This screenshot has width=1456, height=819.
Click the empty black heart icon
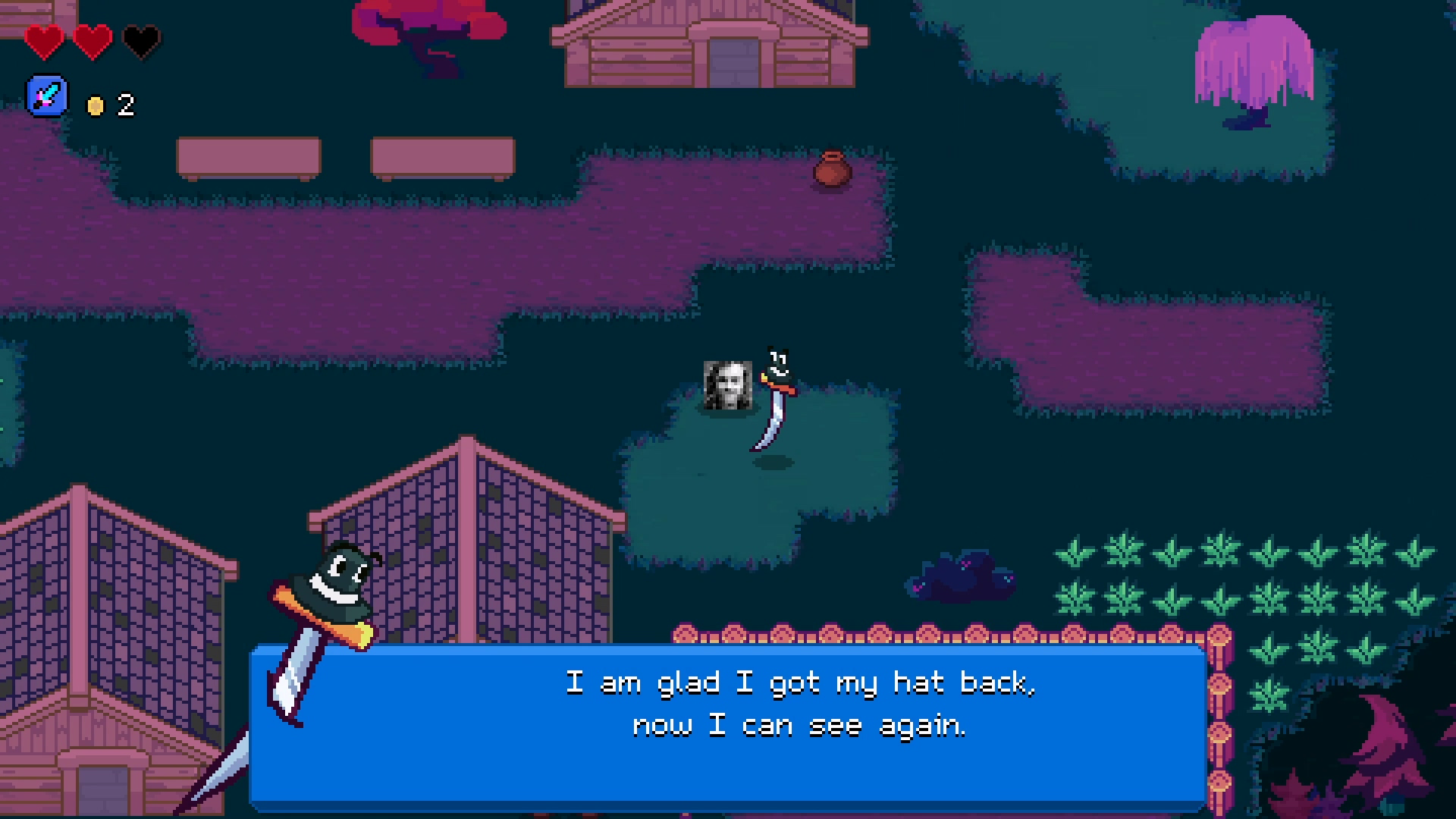(141, 42)
